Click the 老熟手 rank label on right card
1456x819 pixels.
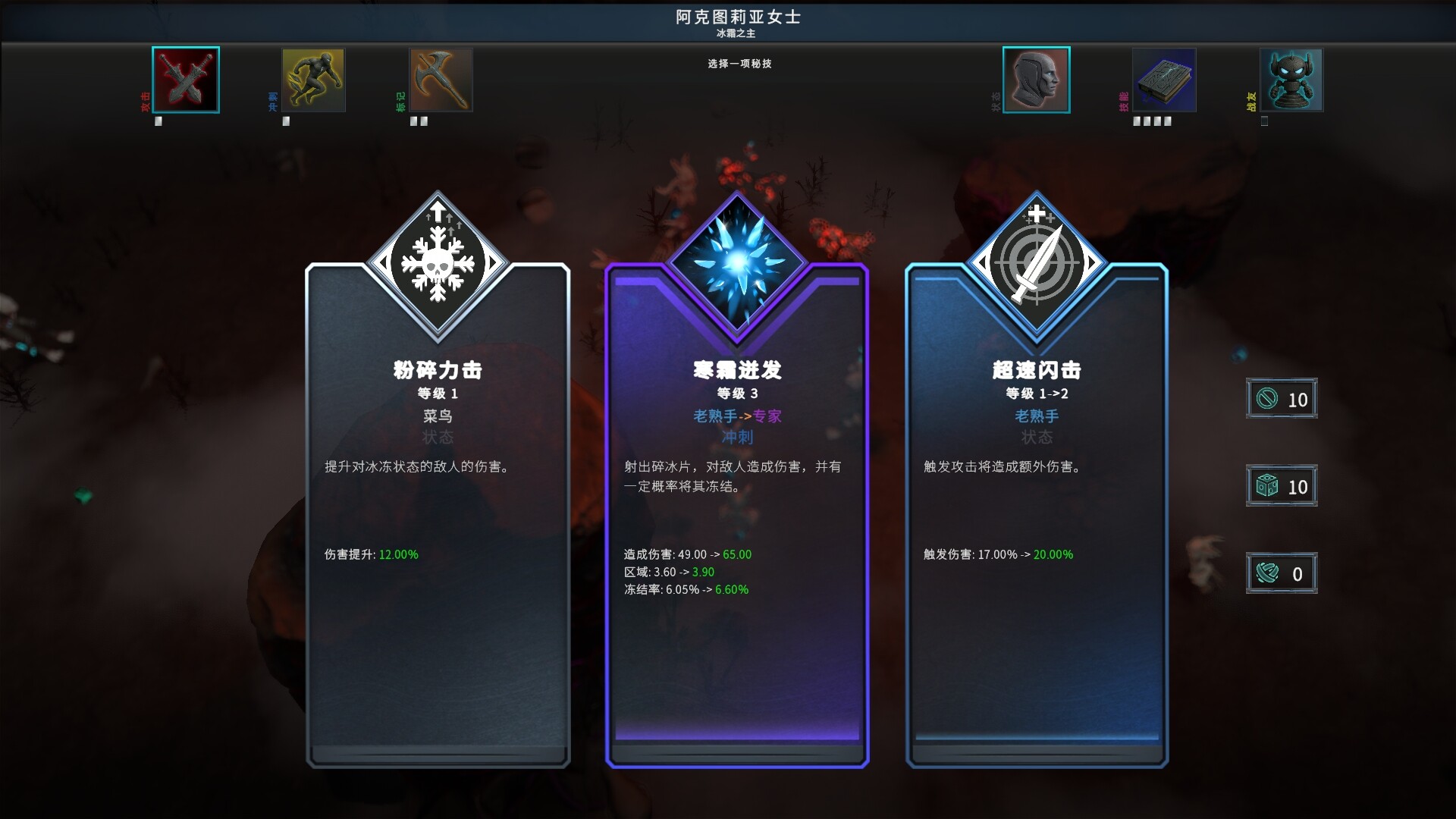[1036, 416]
